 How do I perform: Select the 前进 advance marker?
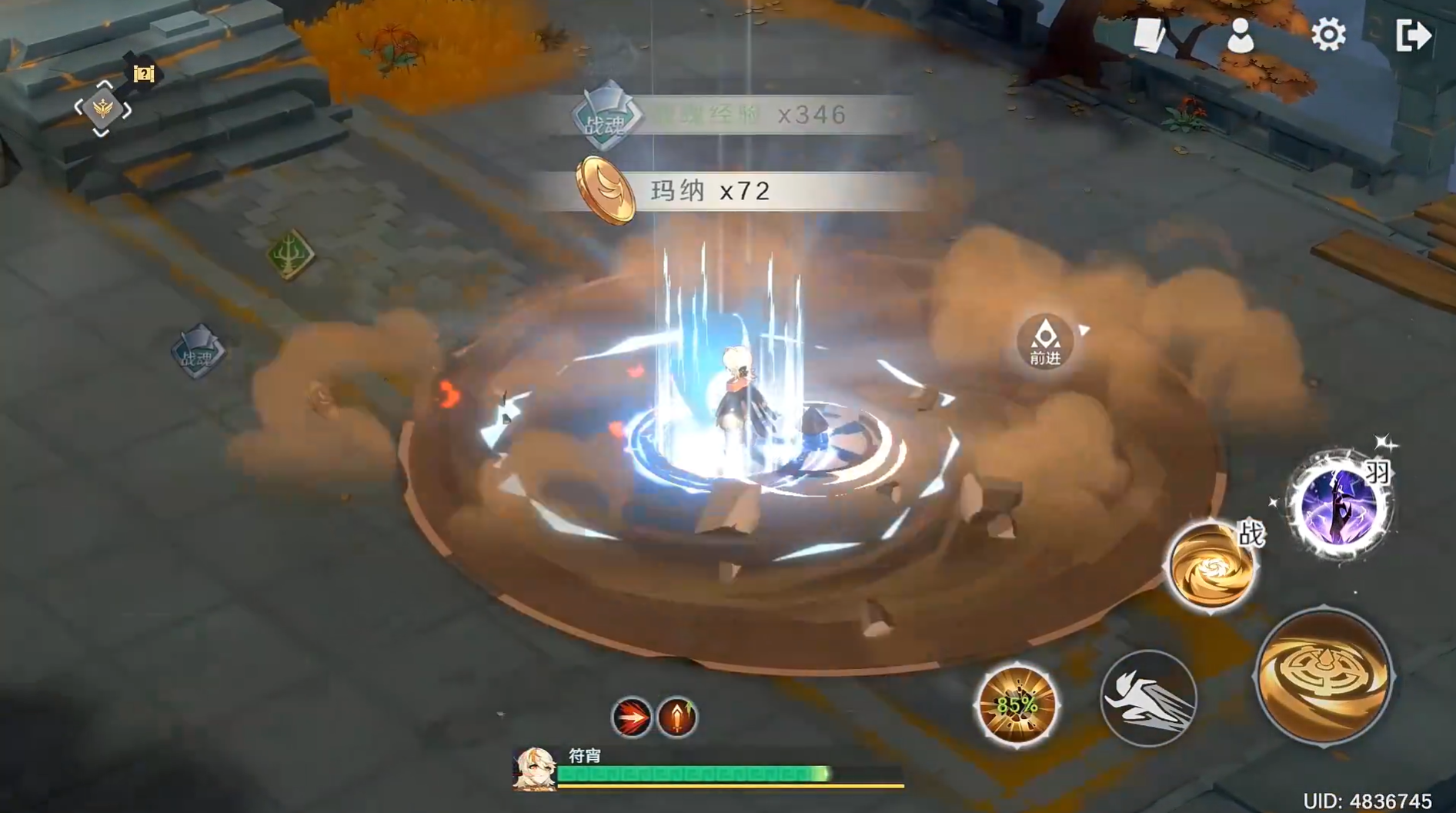click(x=1044, y=341)
